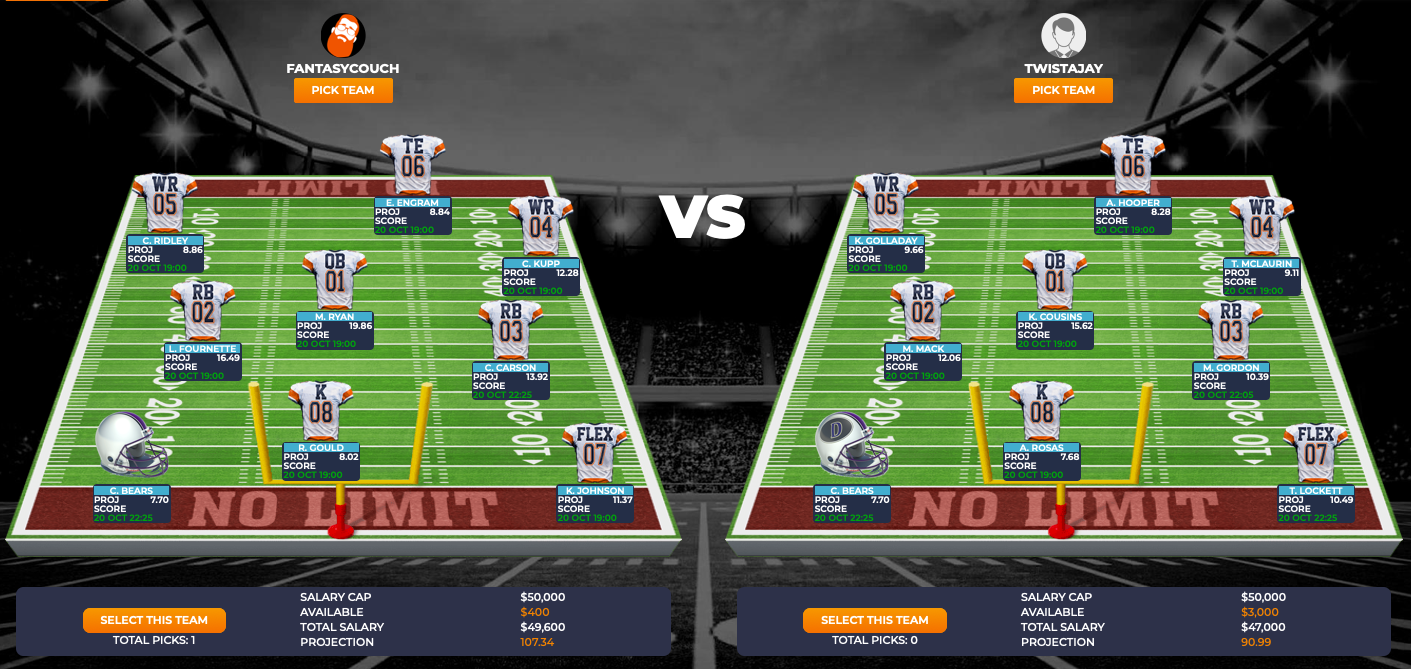
Task: Choose K. Johnson flex card
Action: 595,504
